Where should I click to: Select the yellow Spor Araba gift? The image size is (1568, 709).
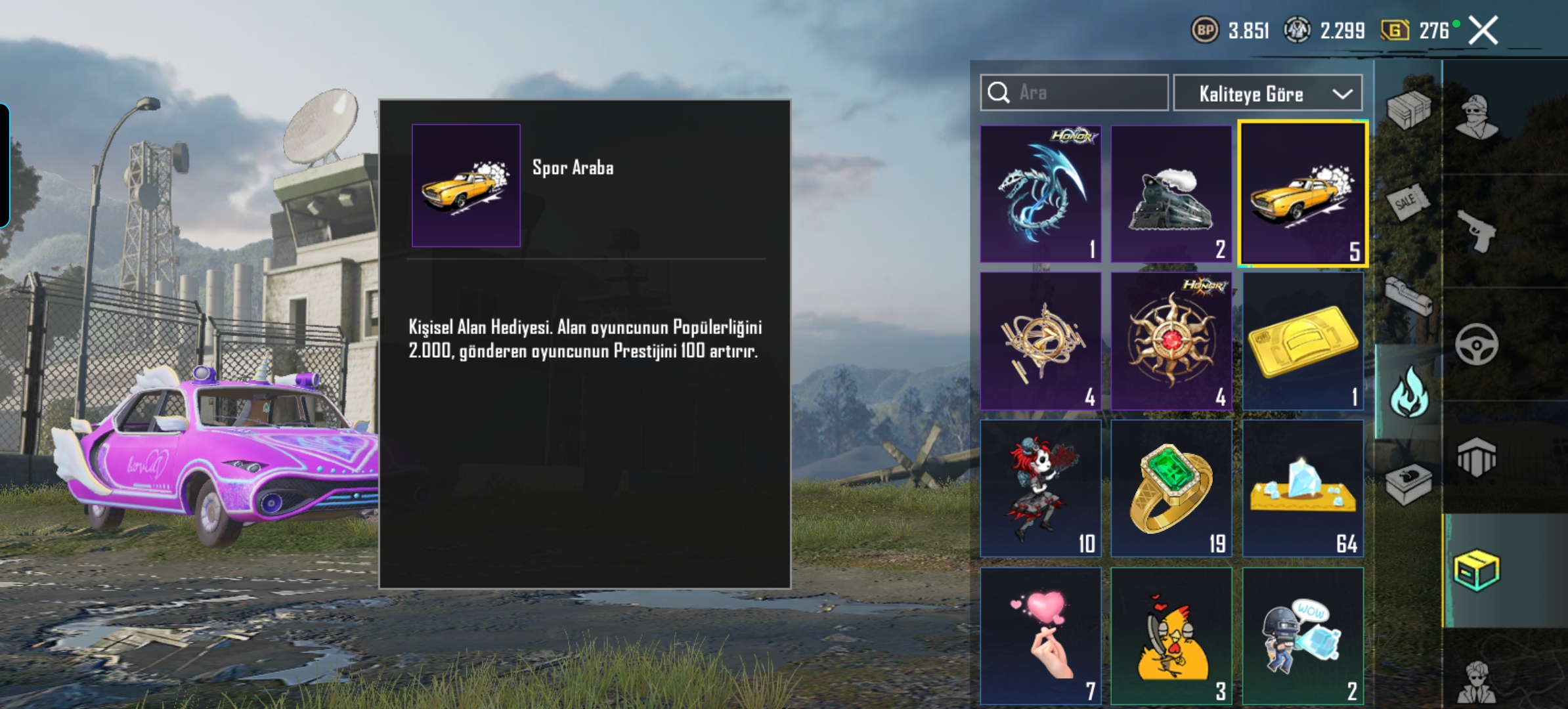point(1303,194)
